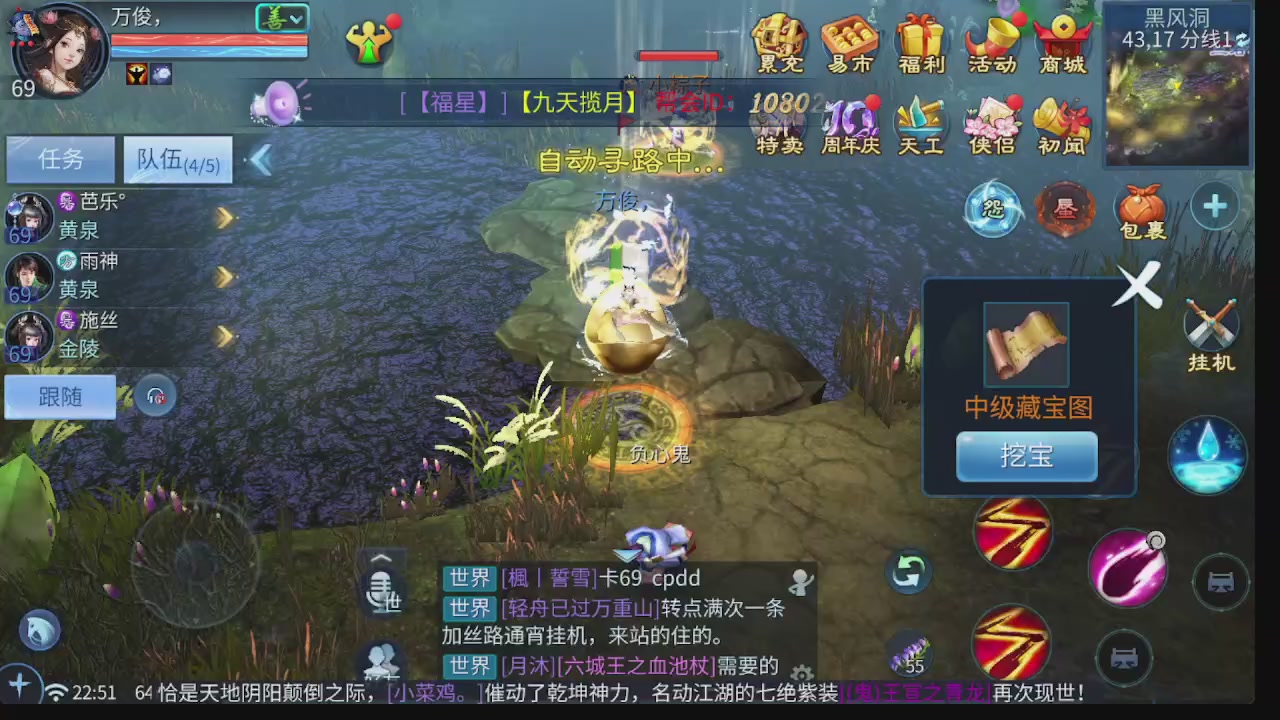Tap the 挖宝 dig treasure button
Screen dimensions: 1280x720
1026,456
